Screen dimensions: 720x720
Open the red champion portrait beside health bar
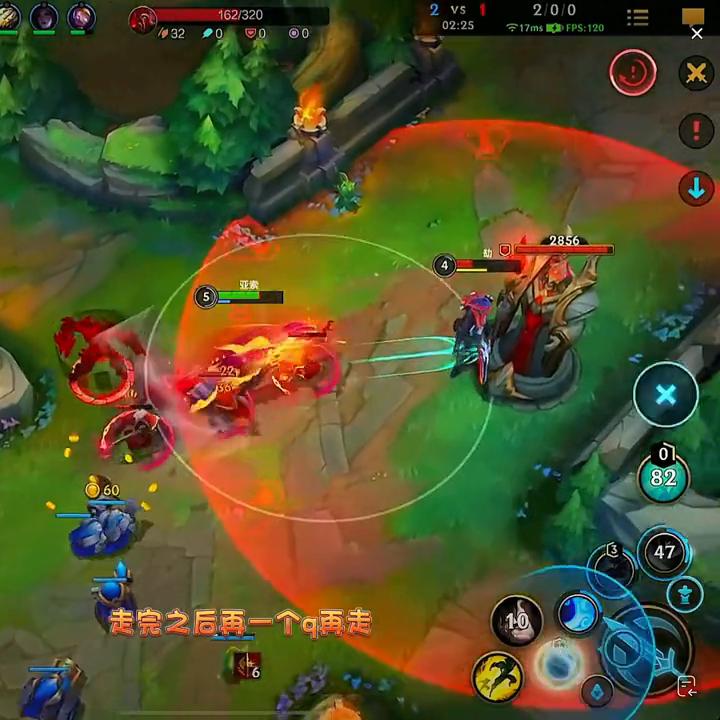tap(143, 19)
